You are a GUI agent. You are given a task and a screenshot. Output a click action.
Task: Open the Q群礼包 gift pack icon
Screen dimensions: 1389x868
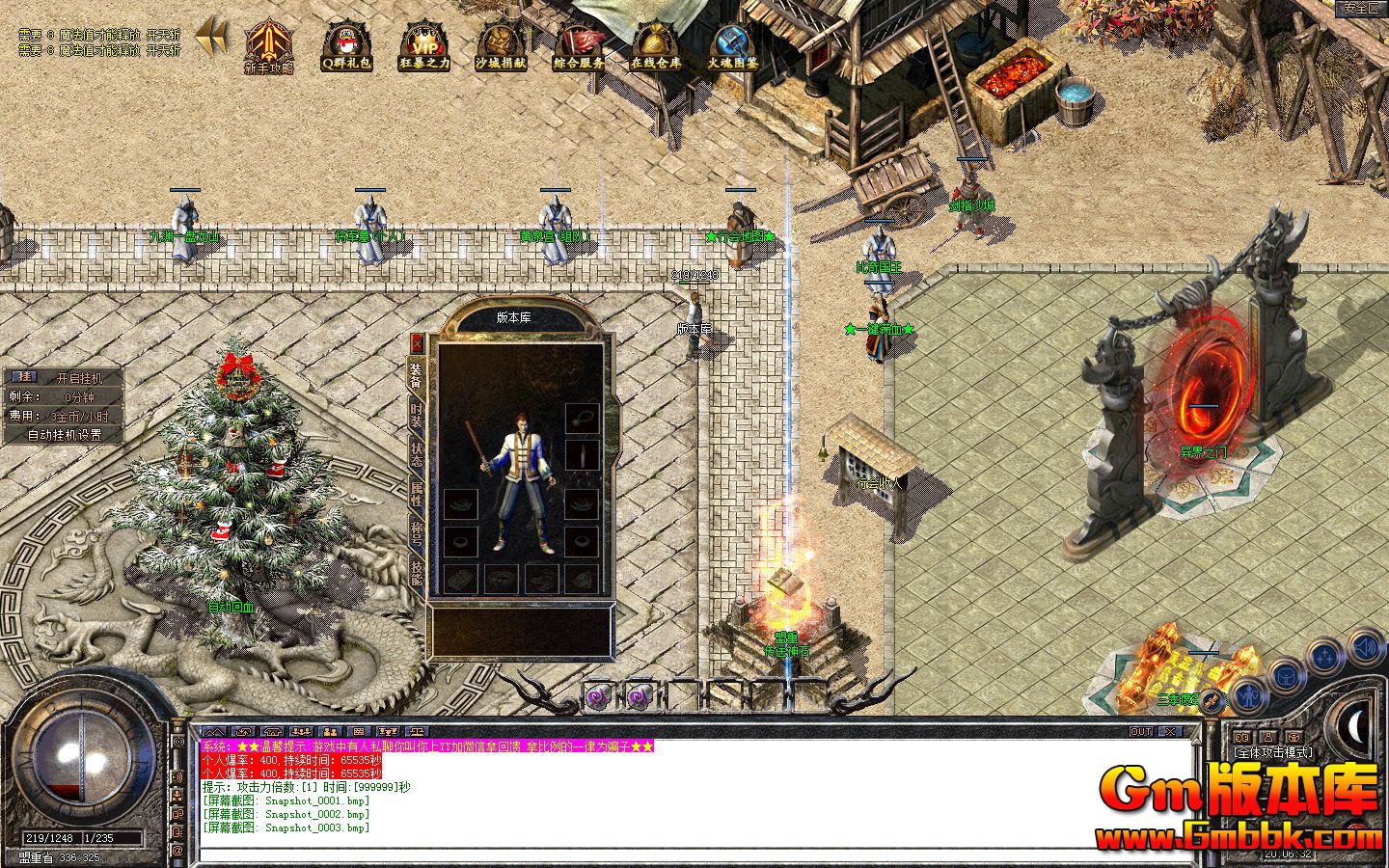(344, 45)
